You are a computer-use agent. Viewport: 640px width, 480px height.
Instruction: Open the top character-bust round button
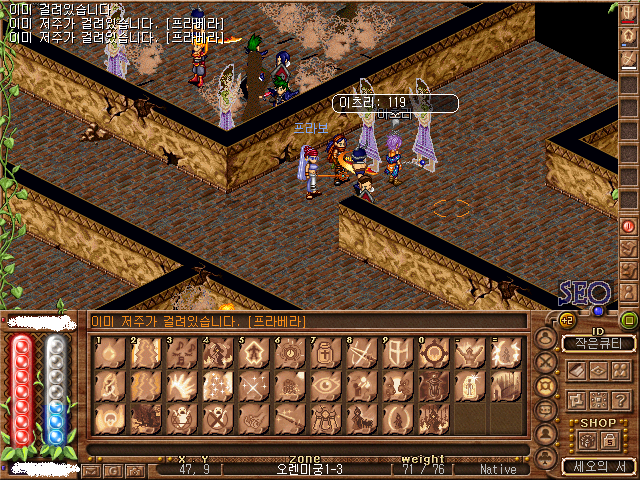[x=546, y=337]
